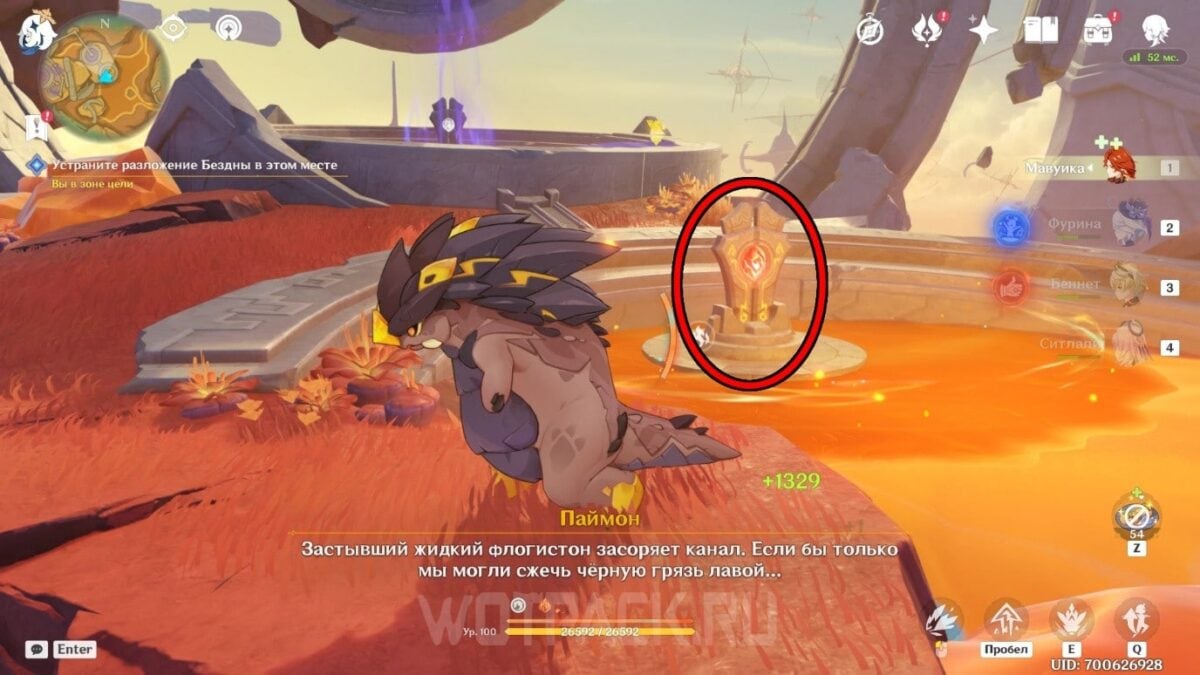1200x675 pixels.
Task: Activate the elemental skill icon
Action: tap(1070, 619)
